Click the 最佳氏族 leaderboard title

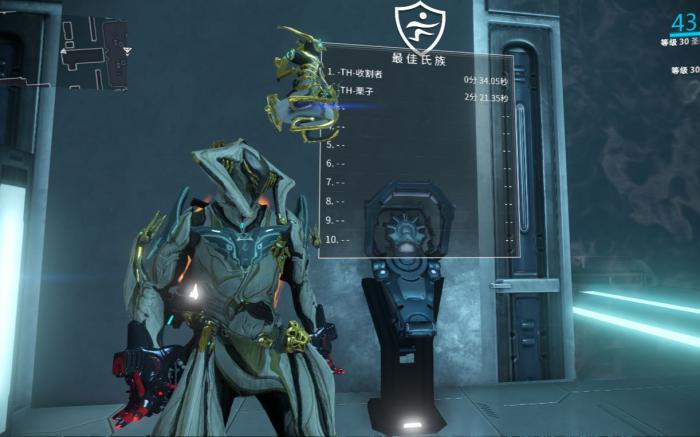417,57
